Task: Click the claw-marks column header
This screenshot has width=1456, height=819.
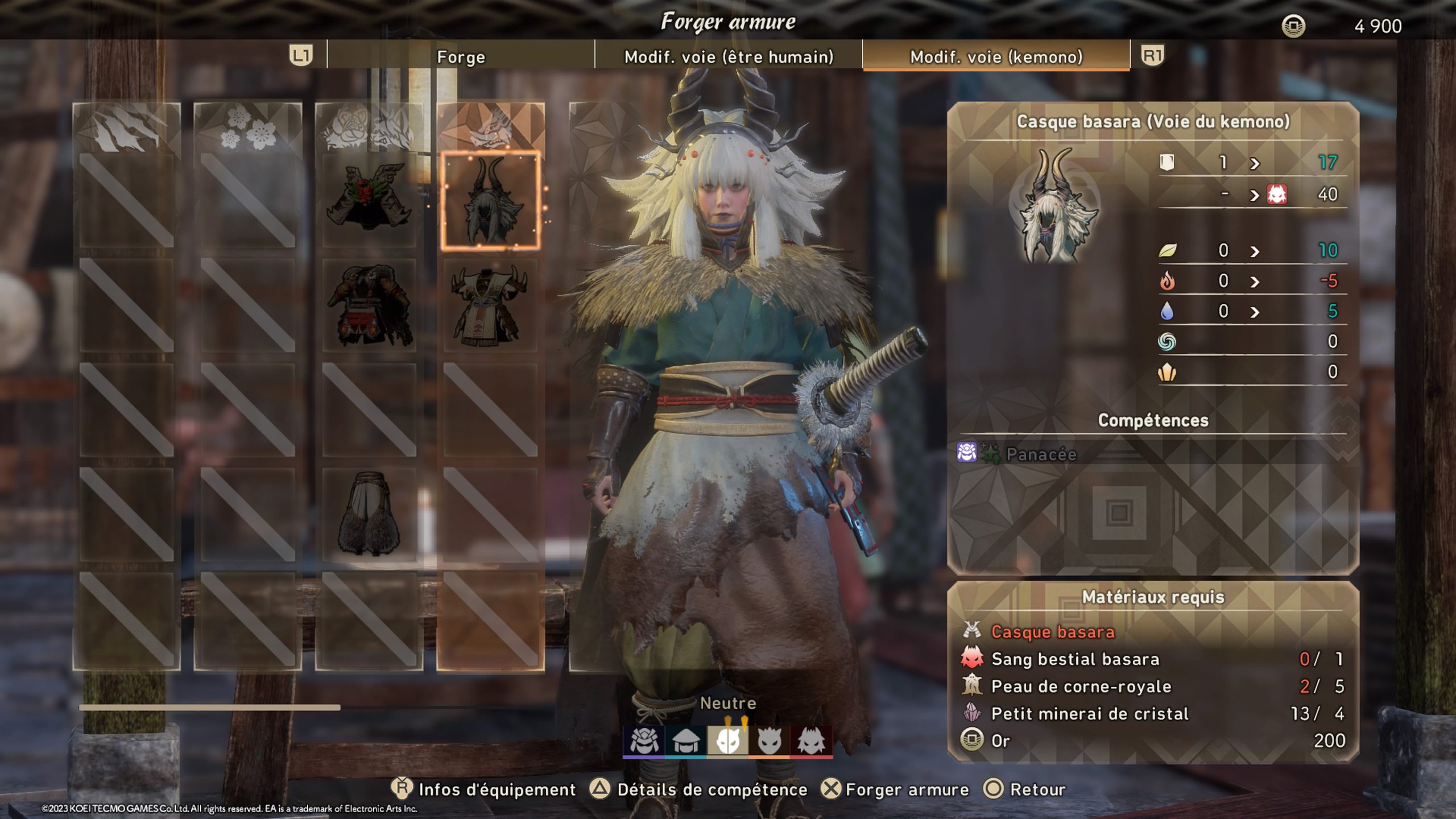Action: click(x=126, y=129)
